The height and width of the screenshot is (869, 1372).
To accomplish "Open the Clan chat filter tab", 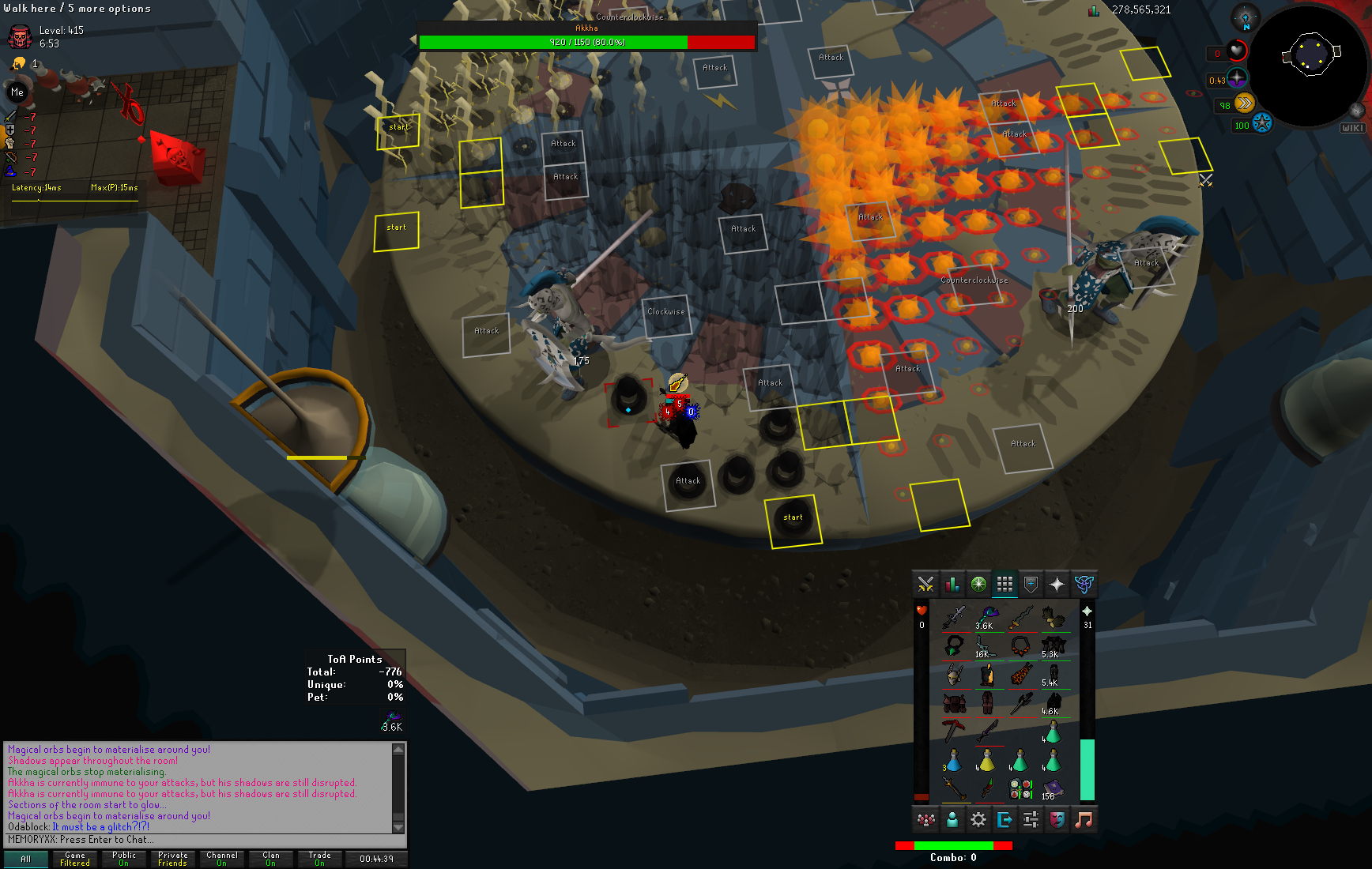I will click(x=270, y=859).
